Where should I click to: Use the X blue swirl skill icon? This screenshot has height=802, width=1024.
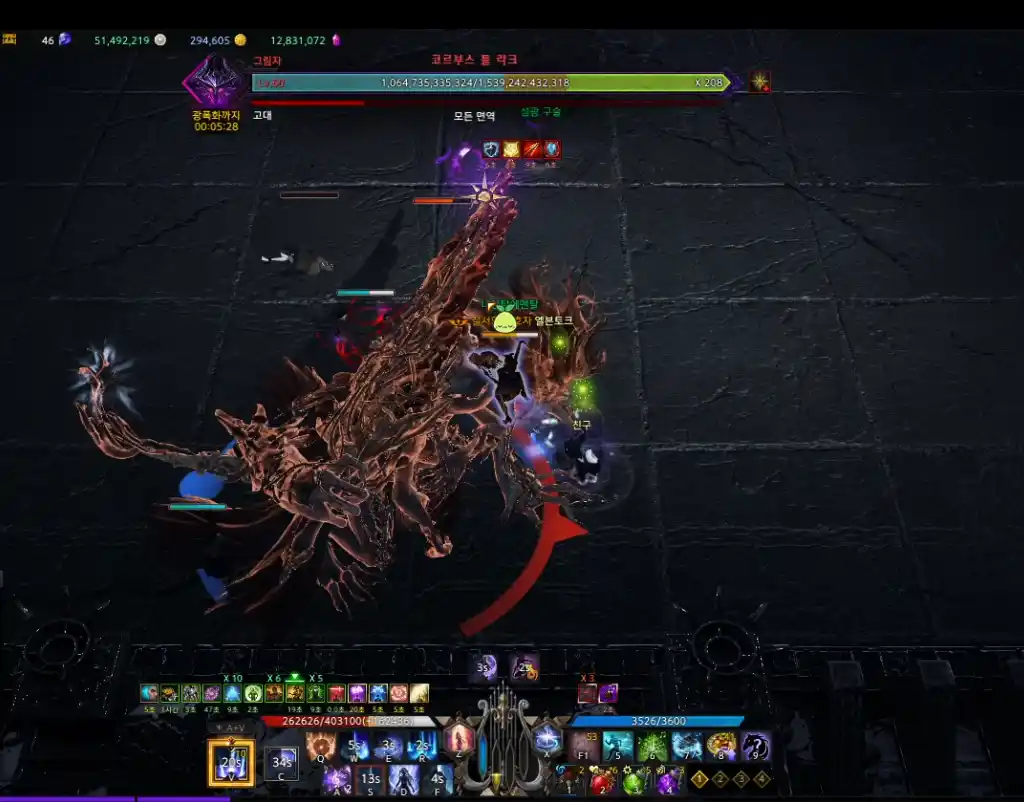[547, 740]
